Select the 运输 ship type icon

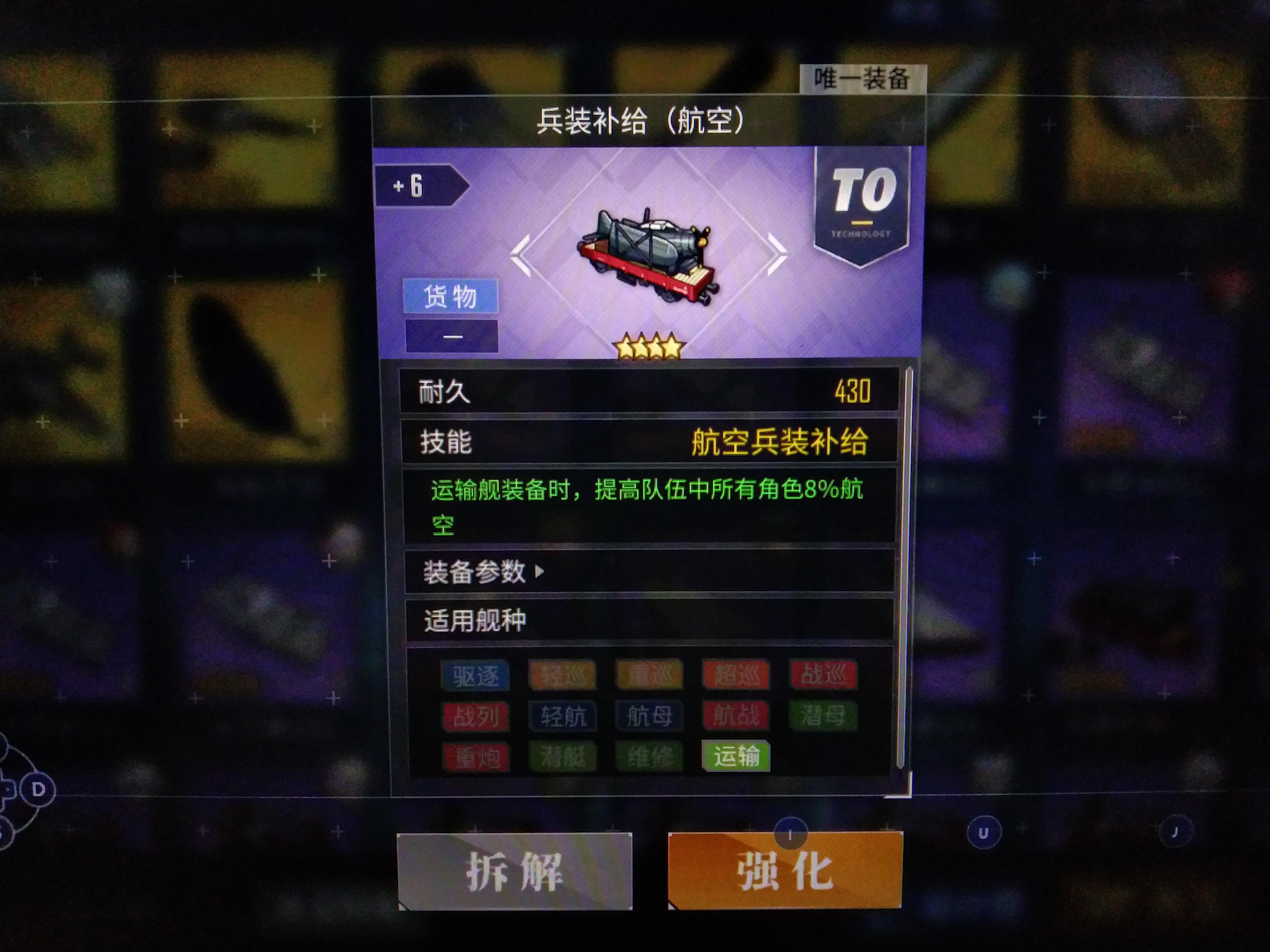pos(736,756)
